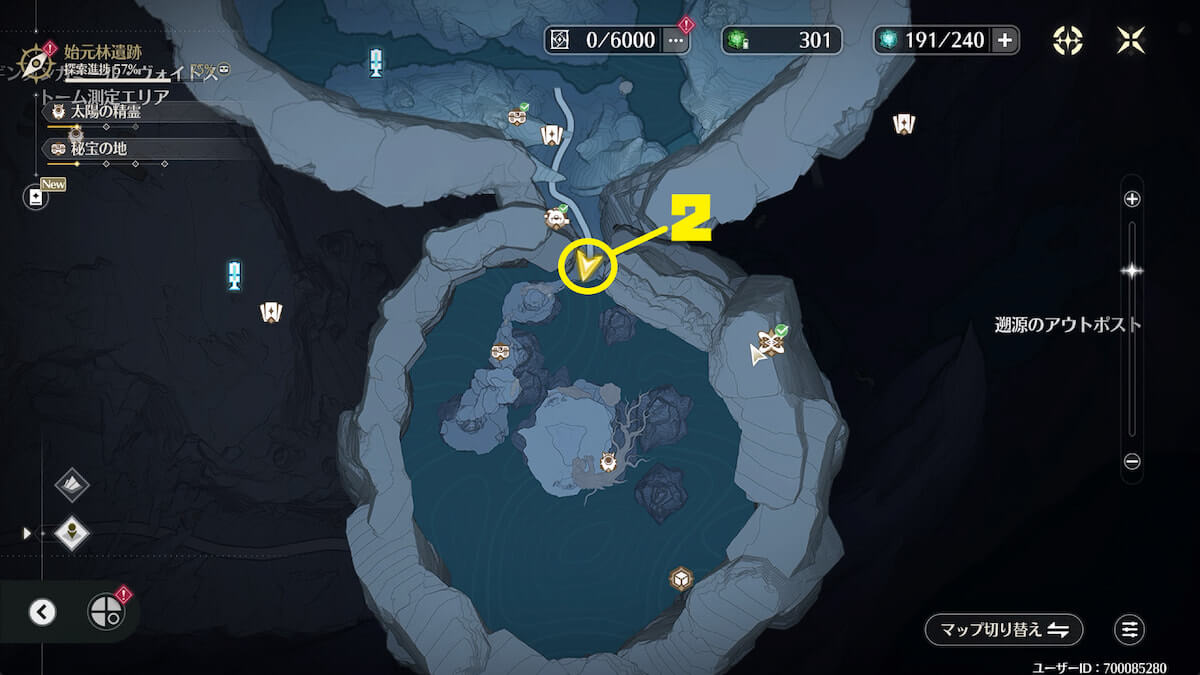
Task: Zoom out the map with the minus button
Action: click(1132, 461)
